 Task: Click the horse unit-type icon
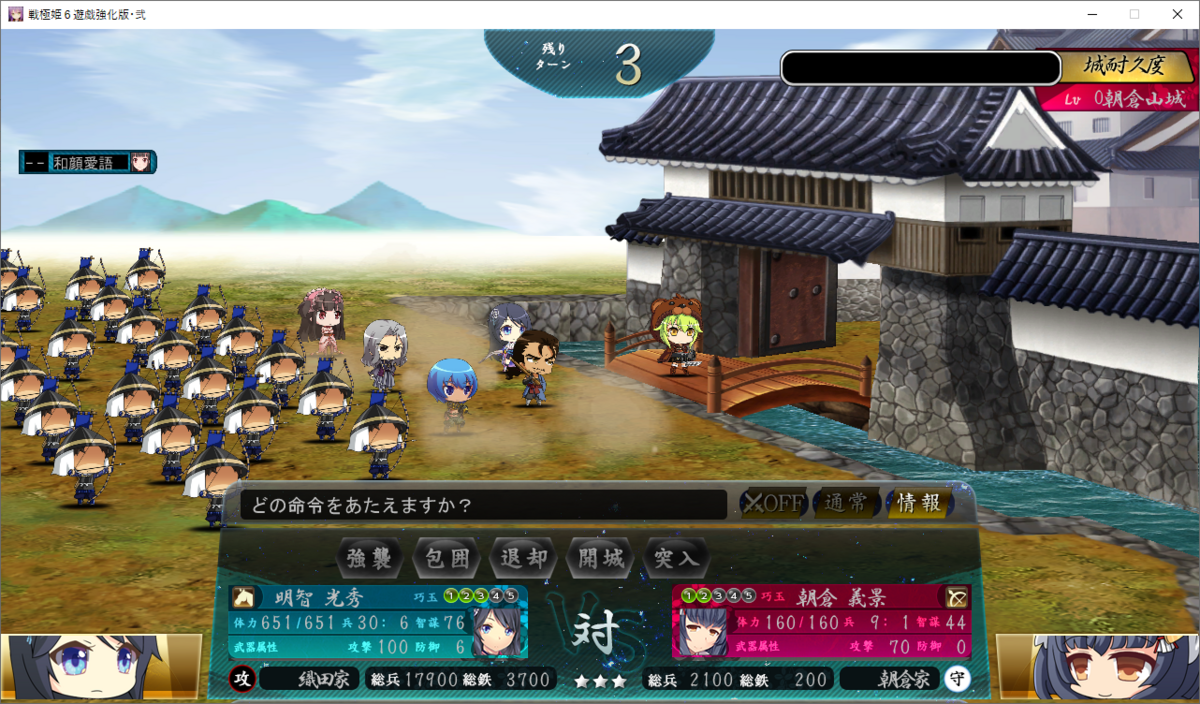point(242,597)
